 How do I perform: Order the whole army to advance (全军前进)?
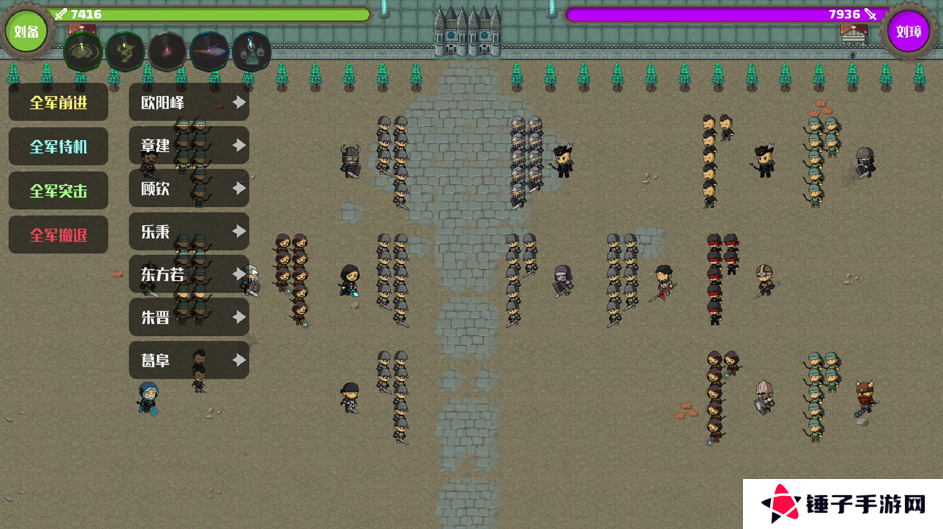(x=58, y=102)
